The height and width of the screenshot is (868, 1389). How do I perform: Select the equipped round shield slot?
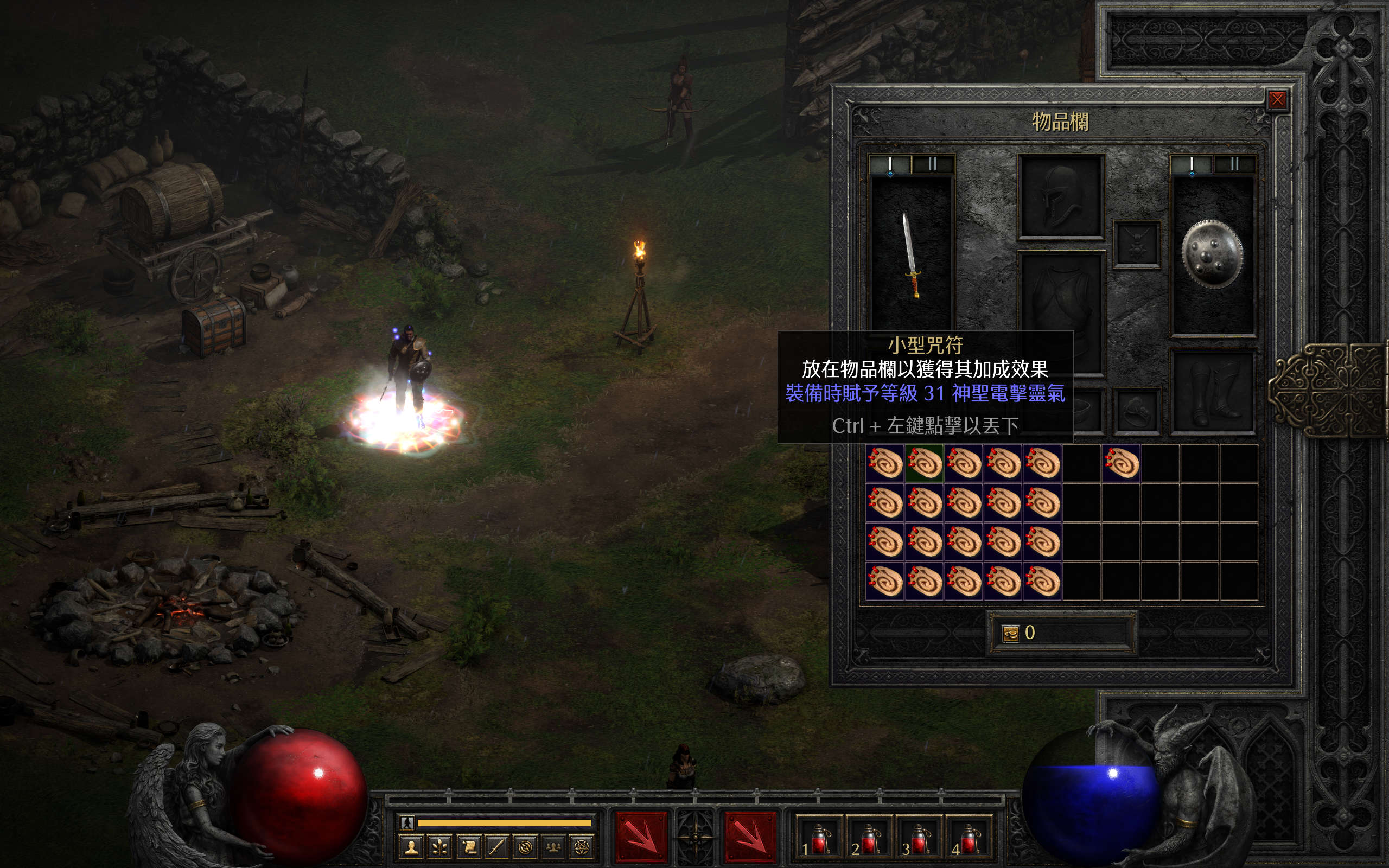(x=1212, y=254)
